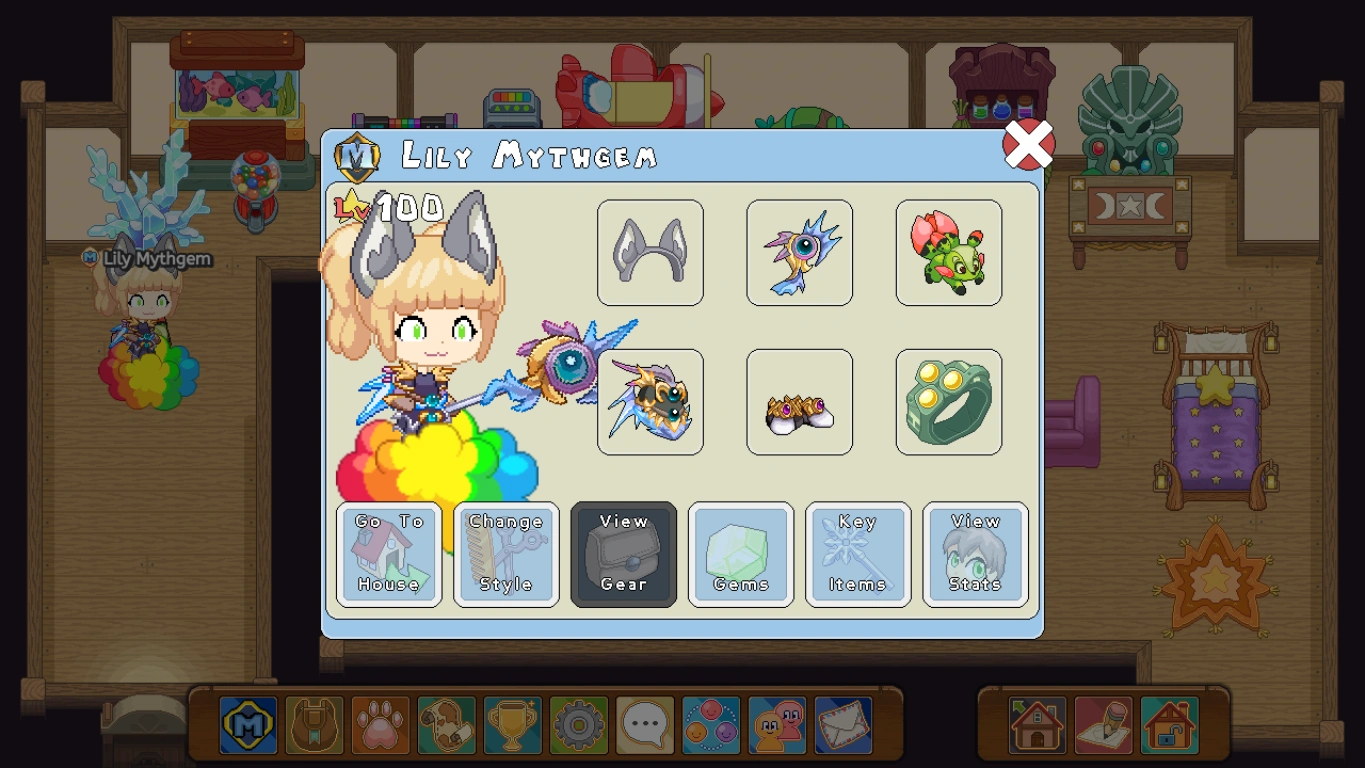Screen dimensions: 1365x768
Task: Open the pink paw pets menu
Action: (379, 725)
